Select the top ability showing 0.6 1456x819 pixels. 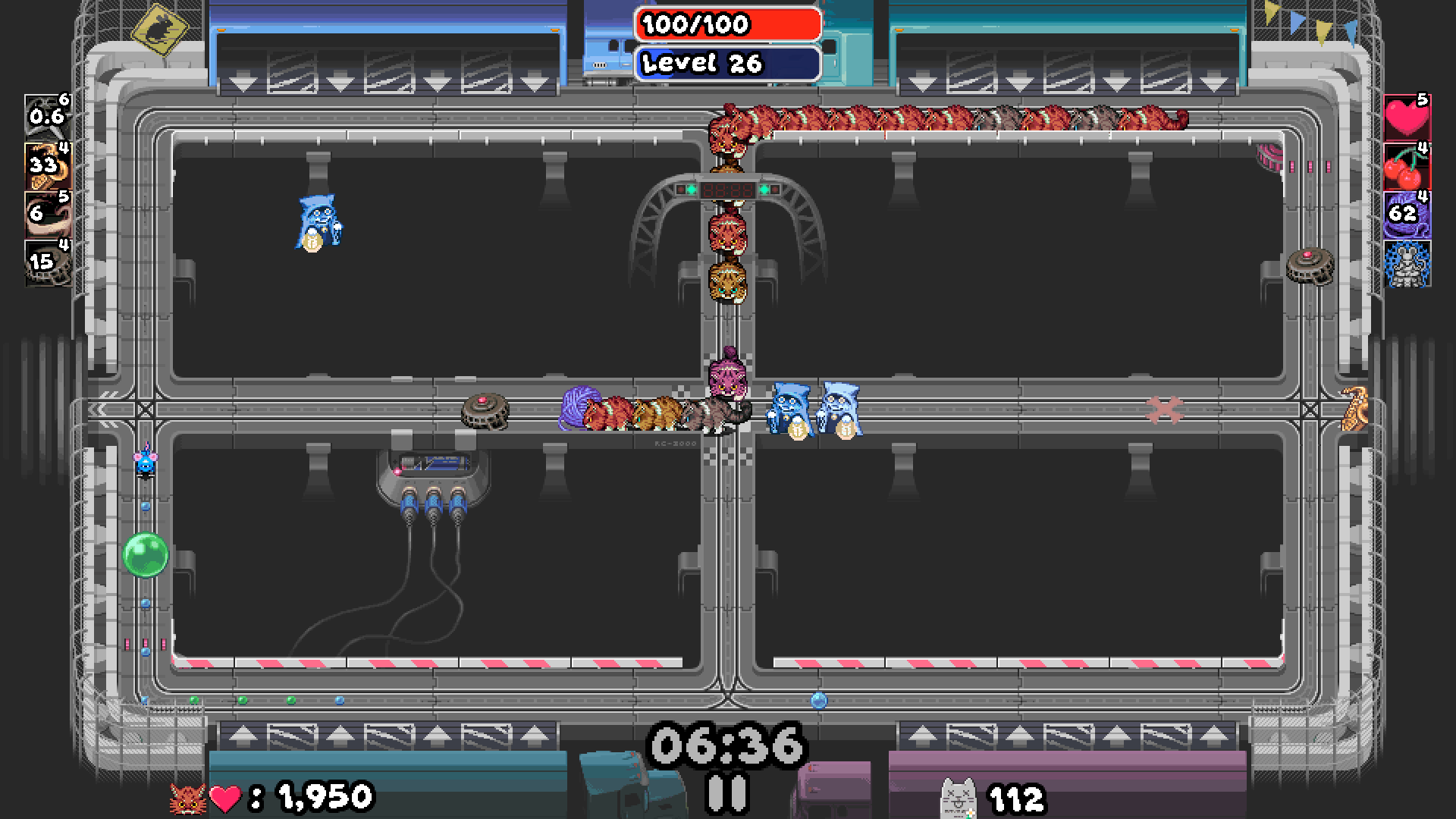pos(48,118)
